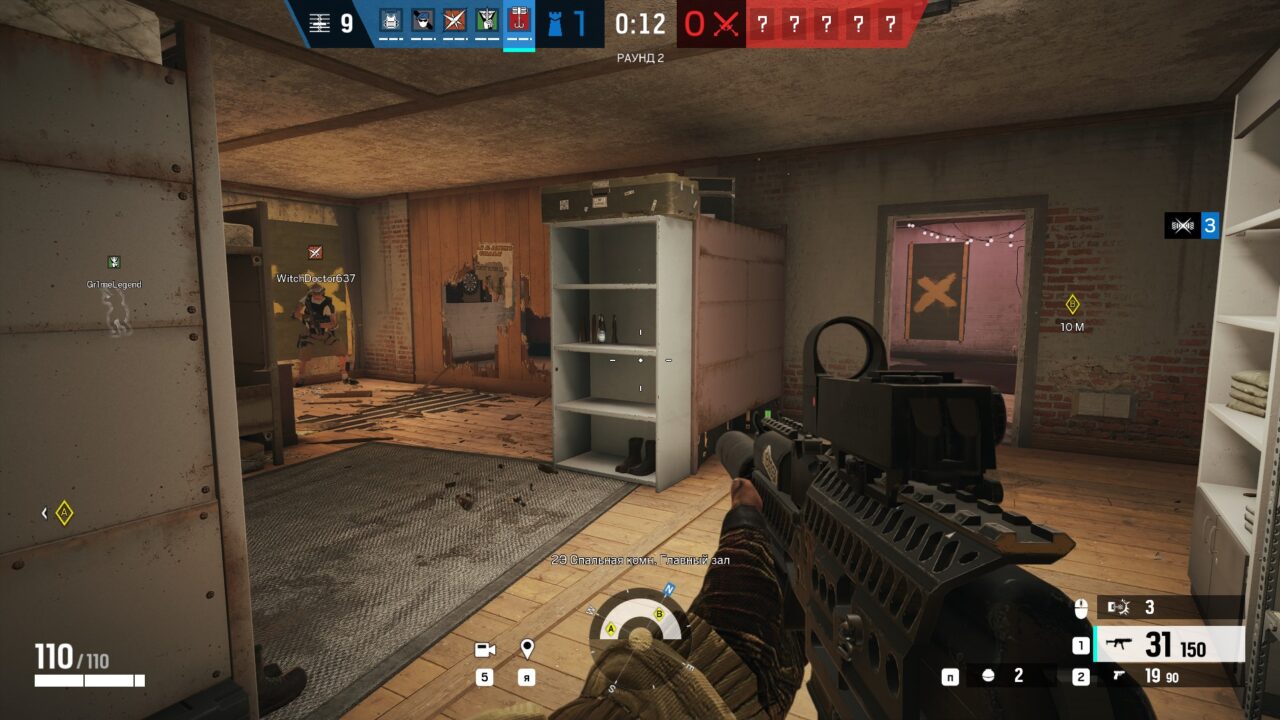Open the B site marker on compass

tap(659, 614)
